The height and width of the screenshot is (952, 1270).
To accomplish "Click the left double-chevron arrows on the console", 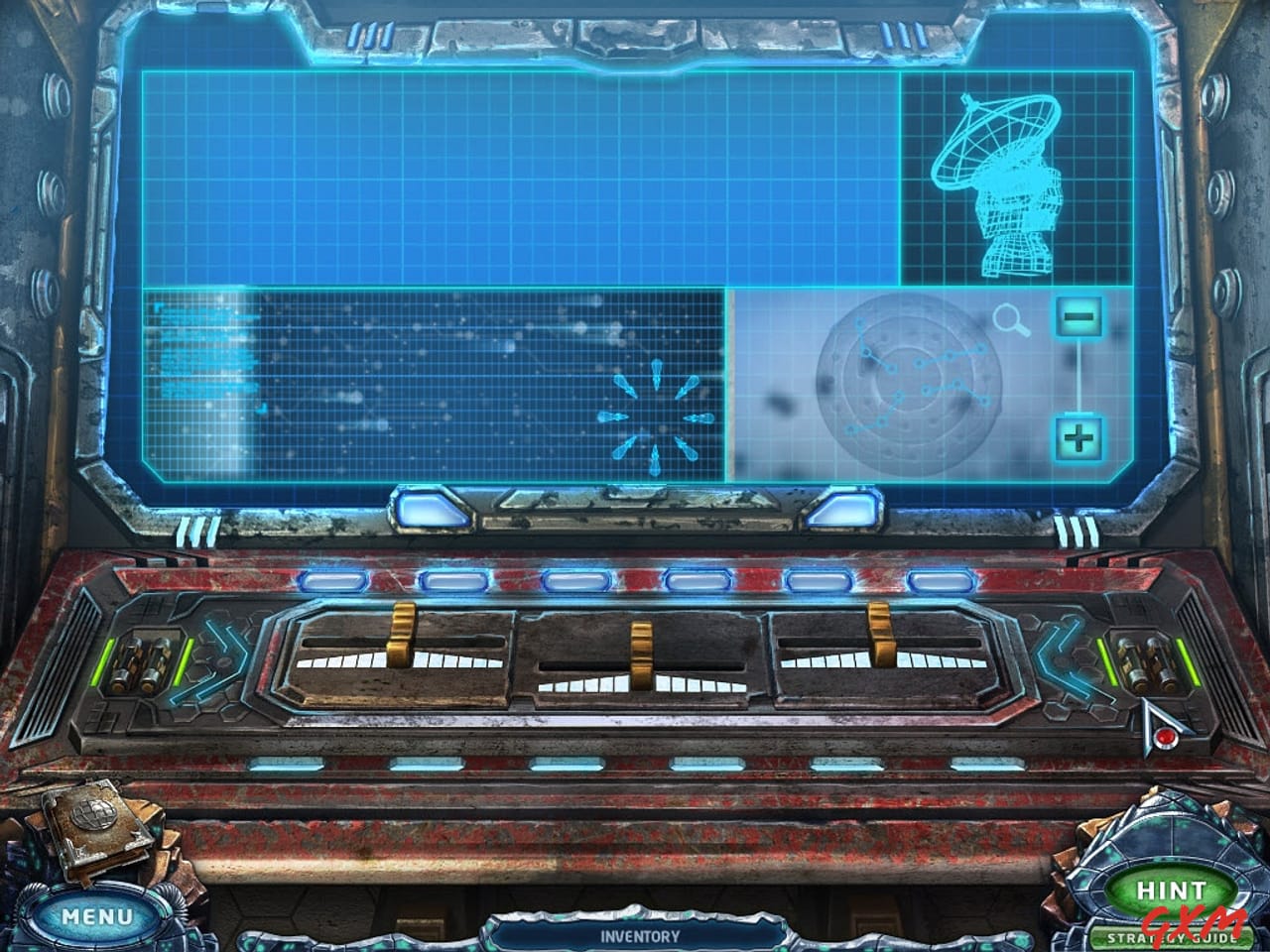I will point(228,659).
